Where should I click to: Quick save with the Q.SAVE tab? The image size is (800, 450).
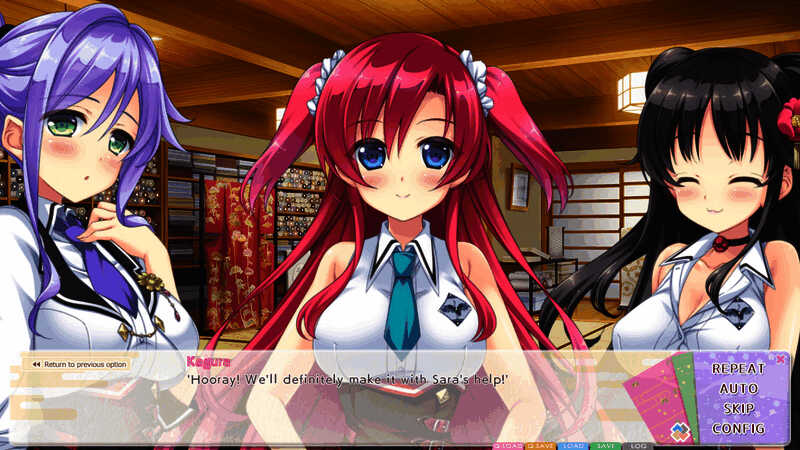click(x=541, y=445)
